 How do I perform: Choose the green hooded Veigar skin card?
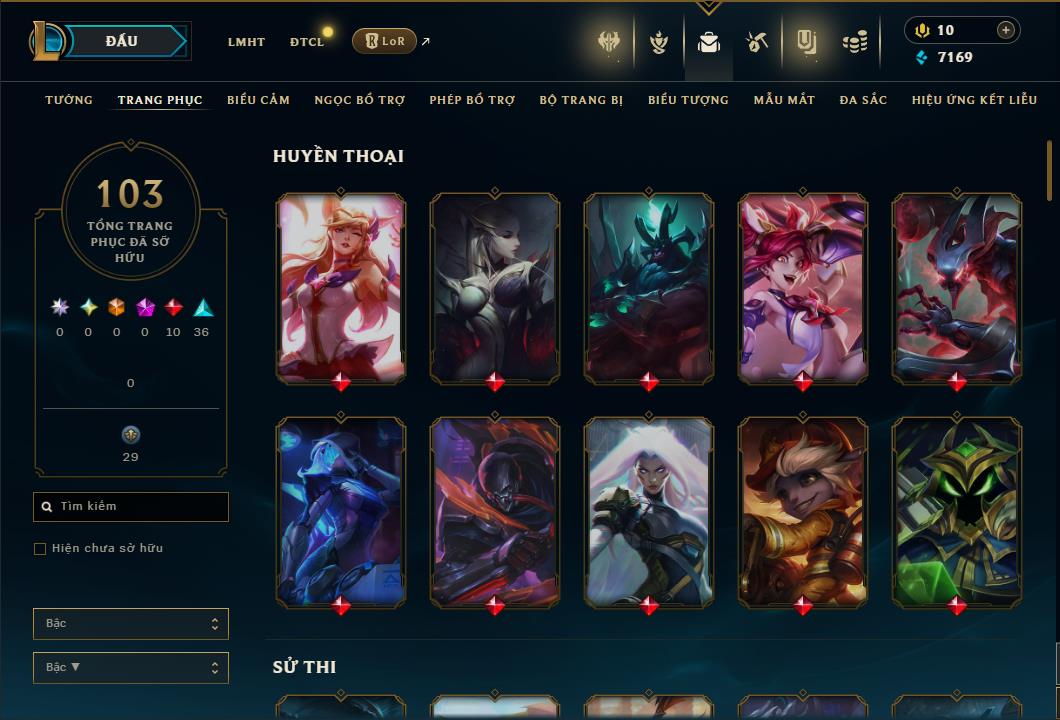coord(957,510)
